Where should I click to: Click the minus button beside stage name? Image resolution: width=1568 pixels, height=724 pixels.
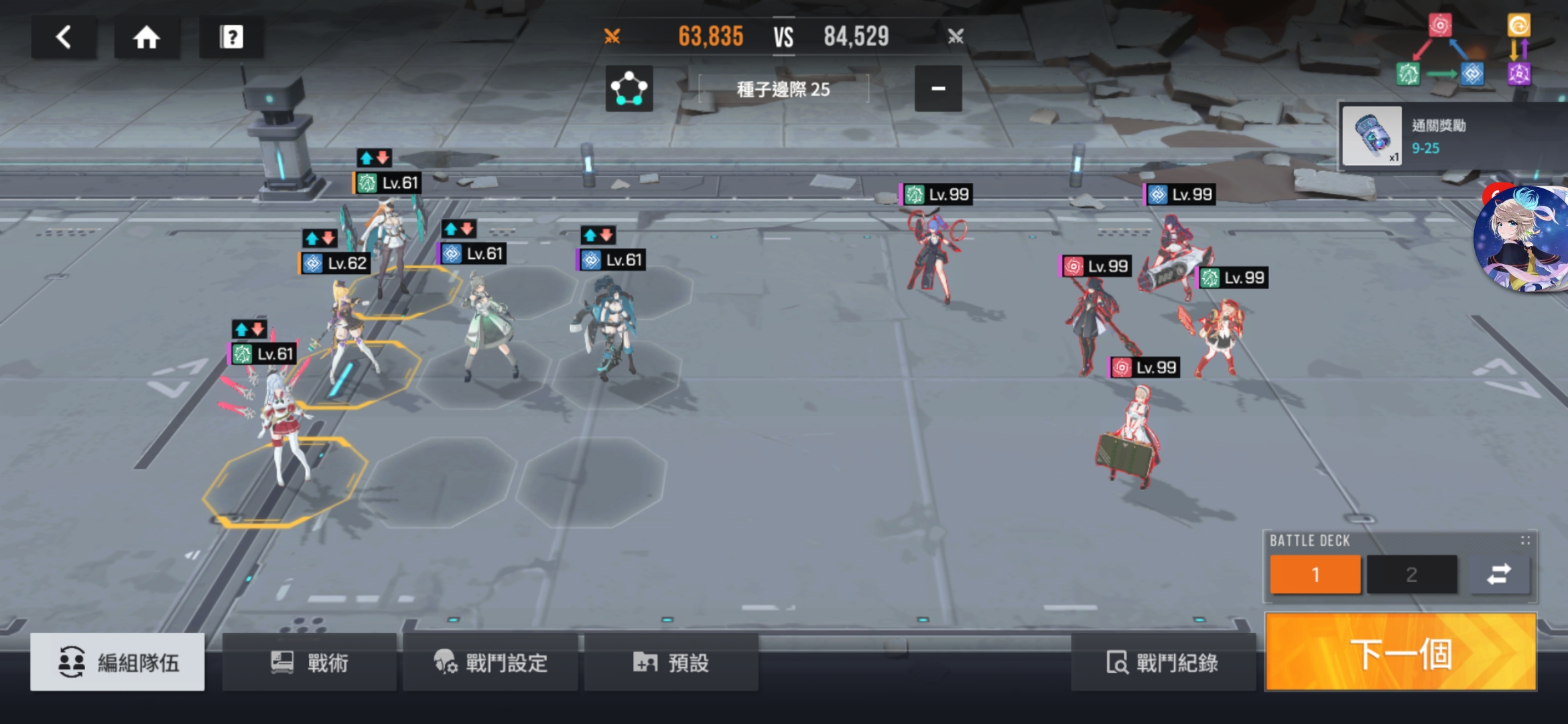pos(938,88)
